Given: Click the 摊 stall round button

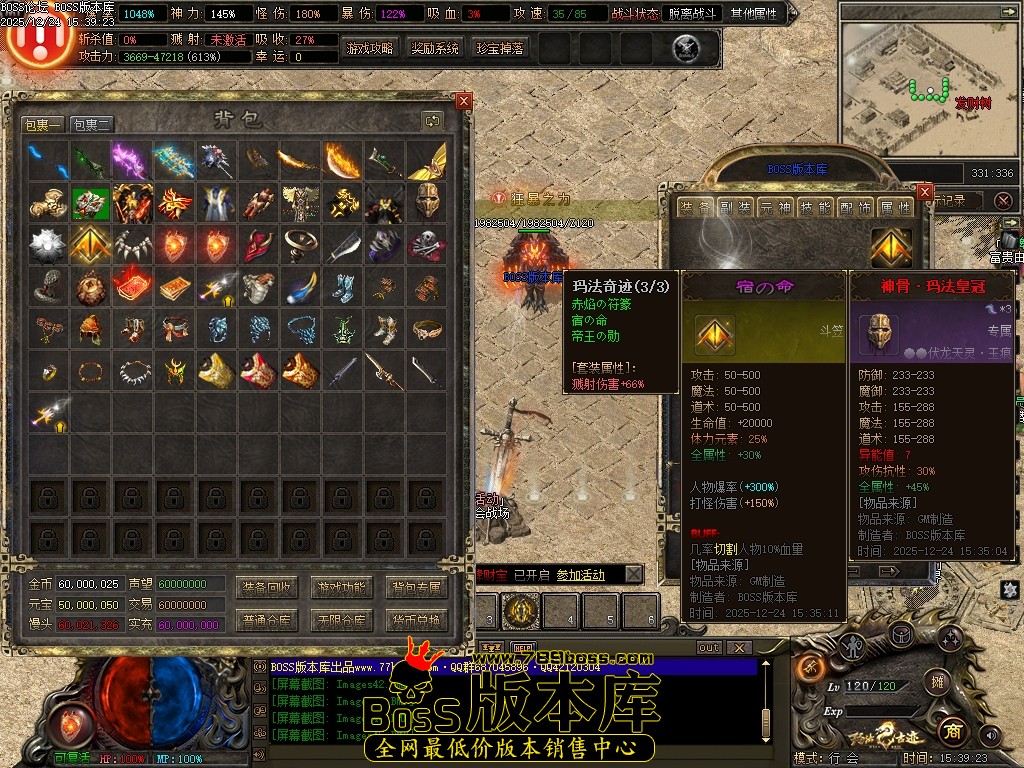Looking at the screenshot, I should 937,684.
